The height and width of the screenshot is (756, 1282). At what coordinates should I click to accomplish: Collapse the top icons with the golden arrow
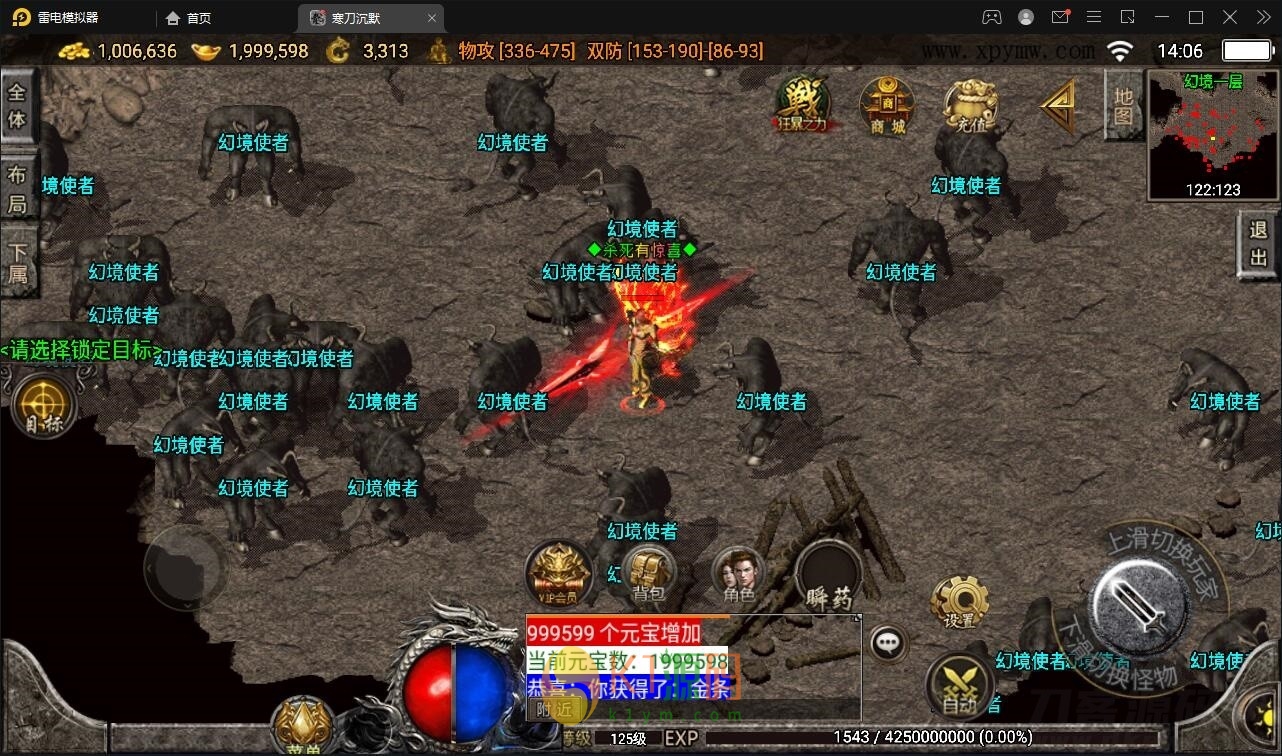1058,105
